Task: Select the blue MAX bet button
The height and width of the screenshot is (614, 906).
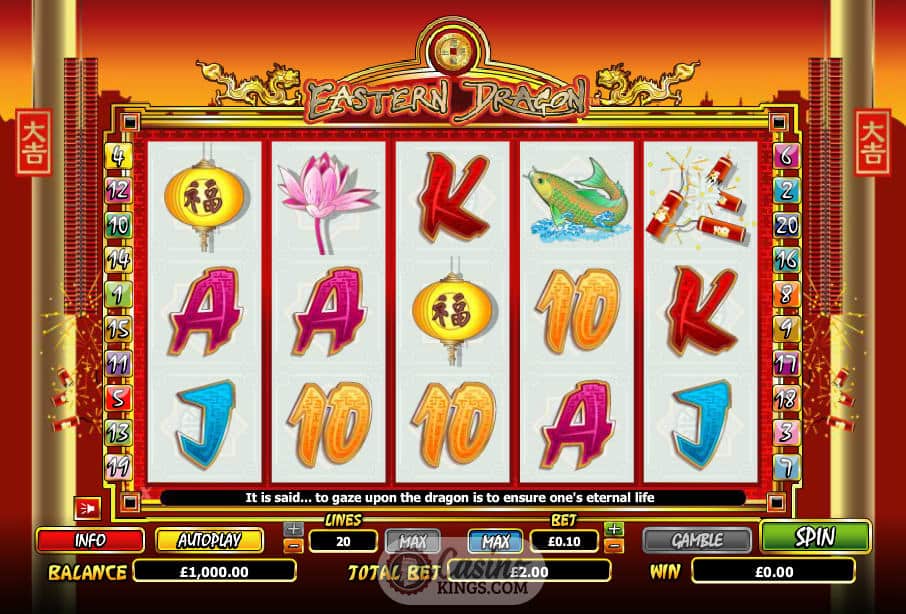Action: tap(495, 541)
